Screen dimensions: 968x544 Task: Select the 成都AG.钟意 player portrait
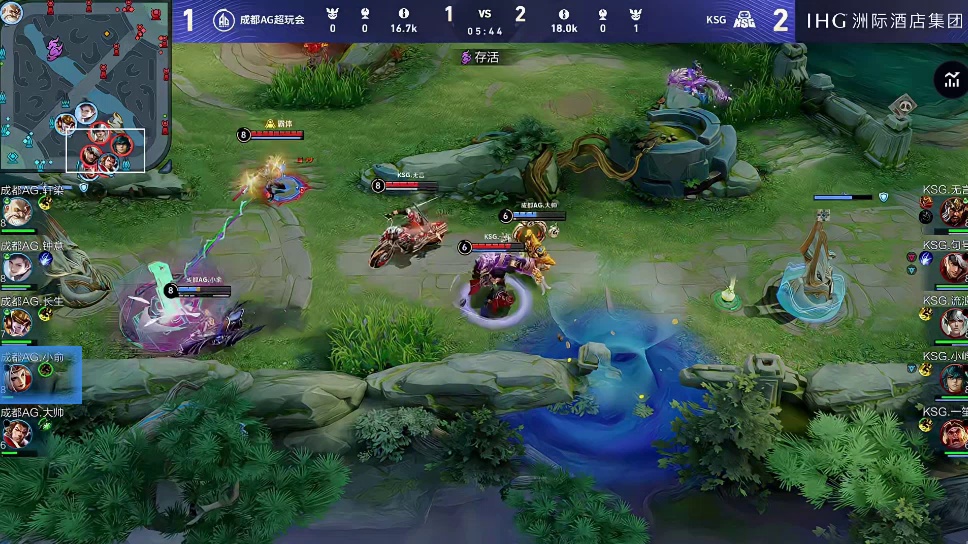point(17,267)
